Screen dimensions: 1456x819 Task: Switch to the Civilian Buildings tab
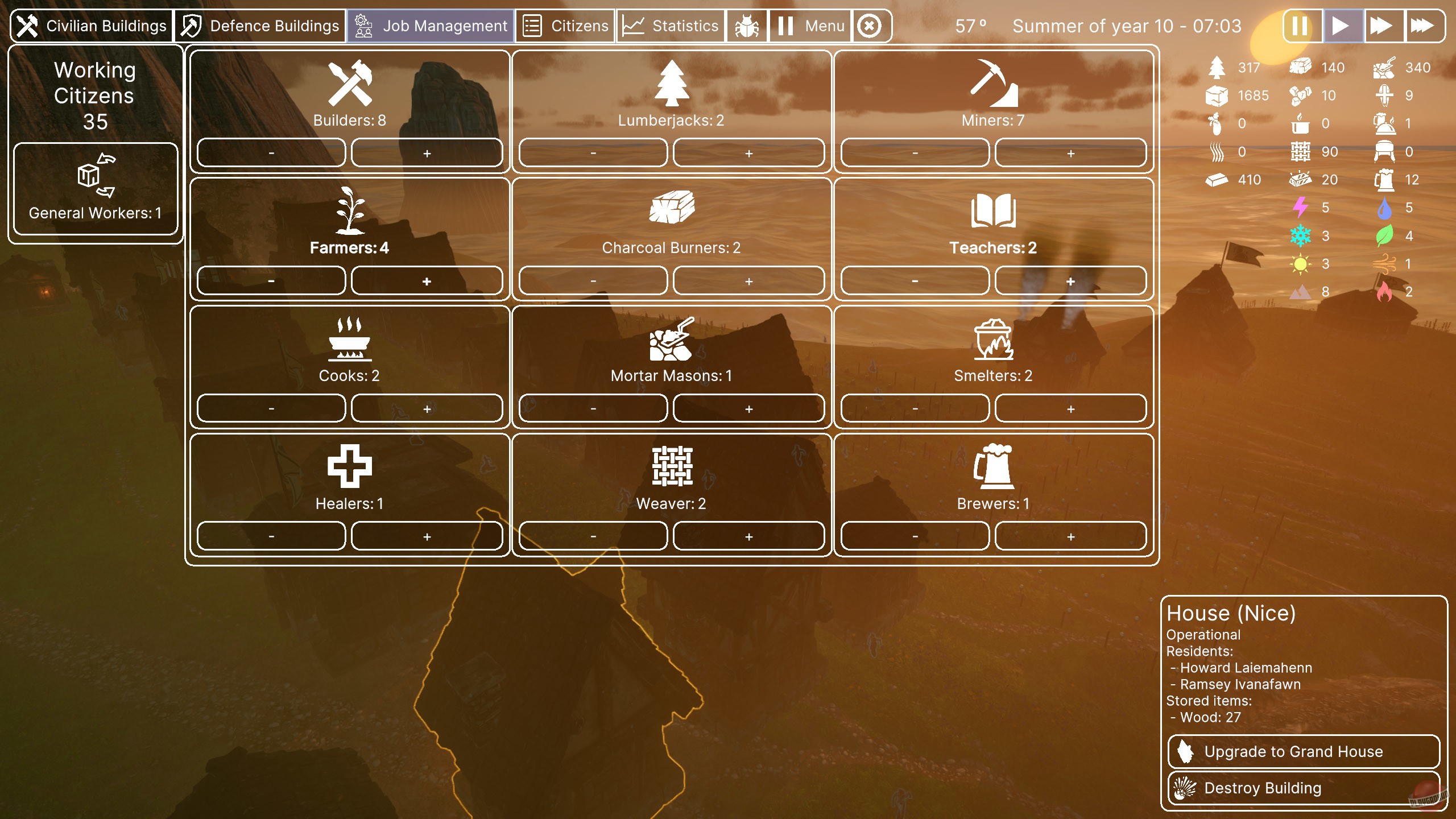[x=93, y=25]
